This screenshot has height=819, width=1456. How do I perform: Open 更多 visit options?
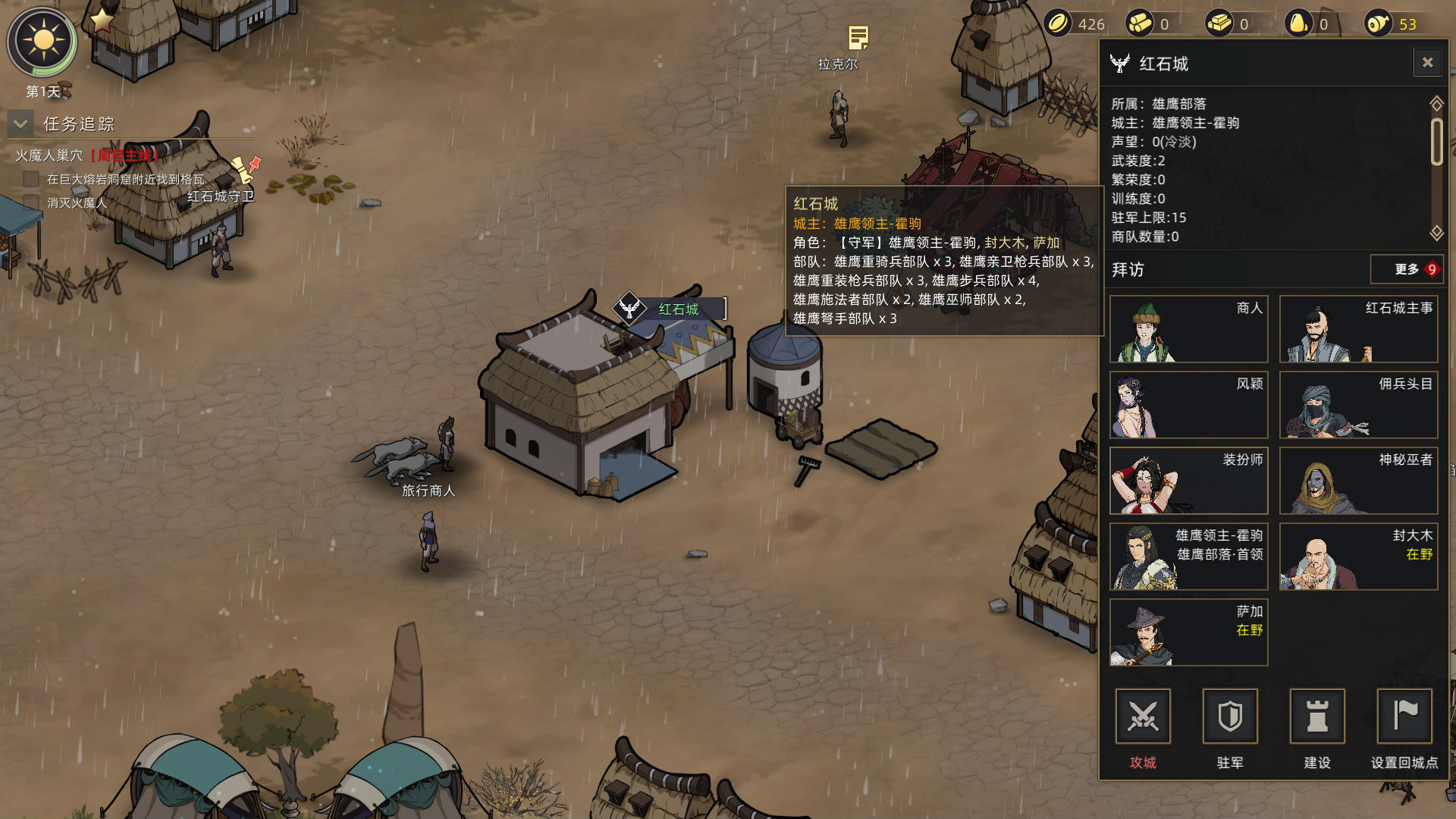click(1407, 269)
